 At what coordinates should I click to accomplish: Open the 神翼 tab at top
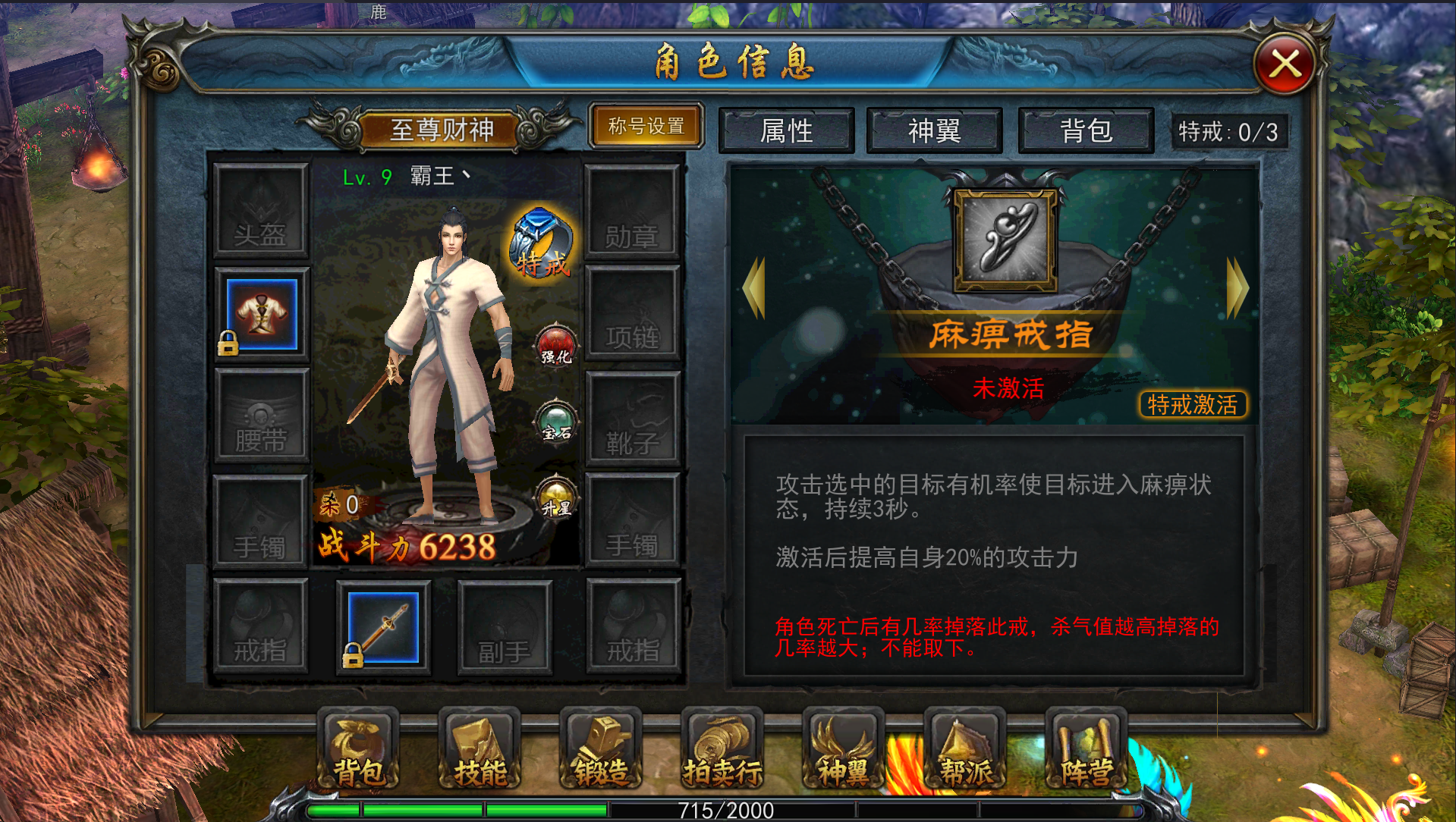[936, 130]
